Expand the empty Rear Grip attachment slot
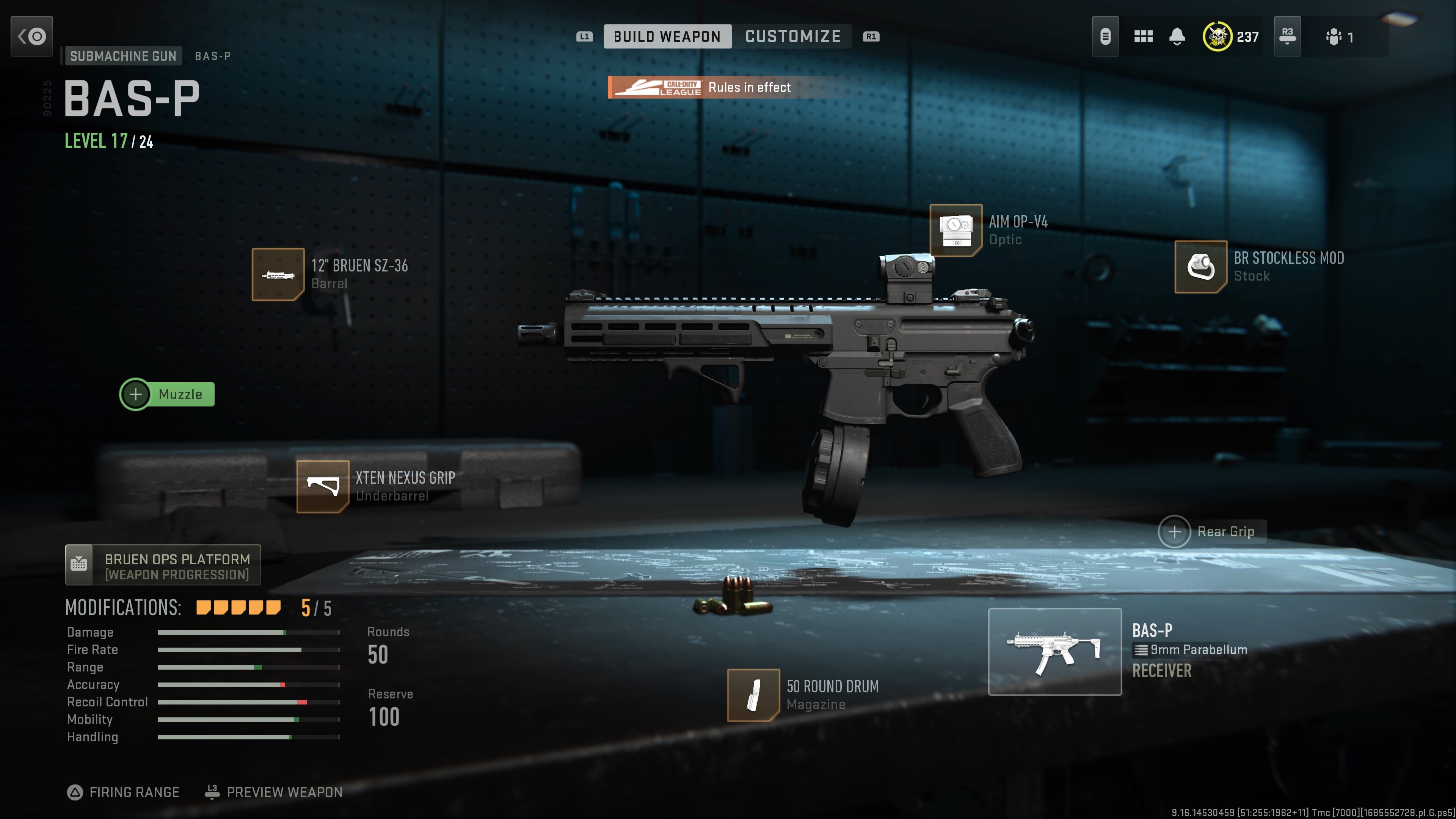The image size is (1456, 819). click(1175, 531)
